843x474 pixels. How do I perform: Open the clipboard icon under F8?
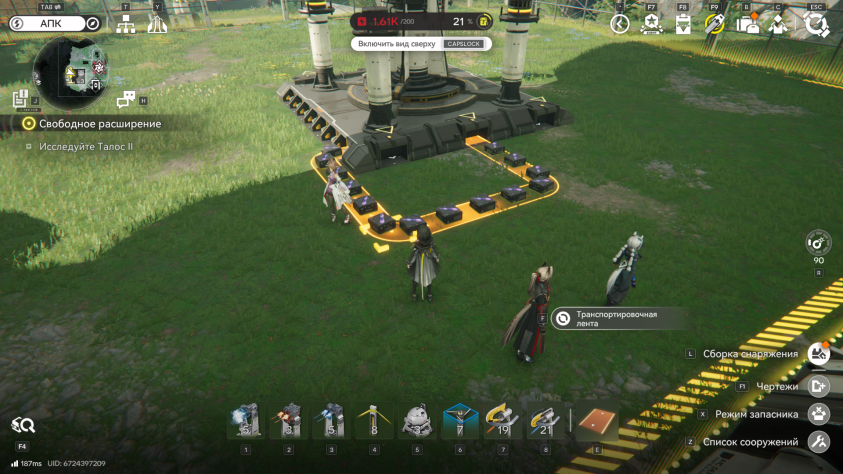pyautogui.click(x=683, y=24)
